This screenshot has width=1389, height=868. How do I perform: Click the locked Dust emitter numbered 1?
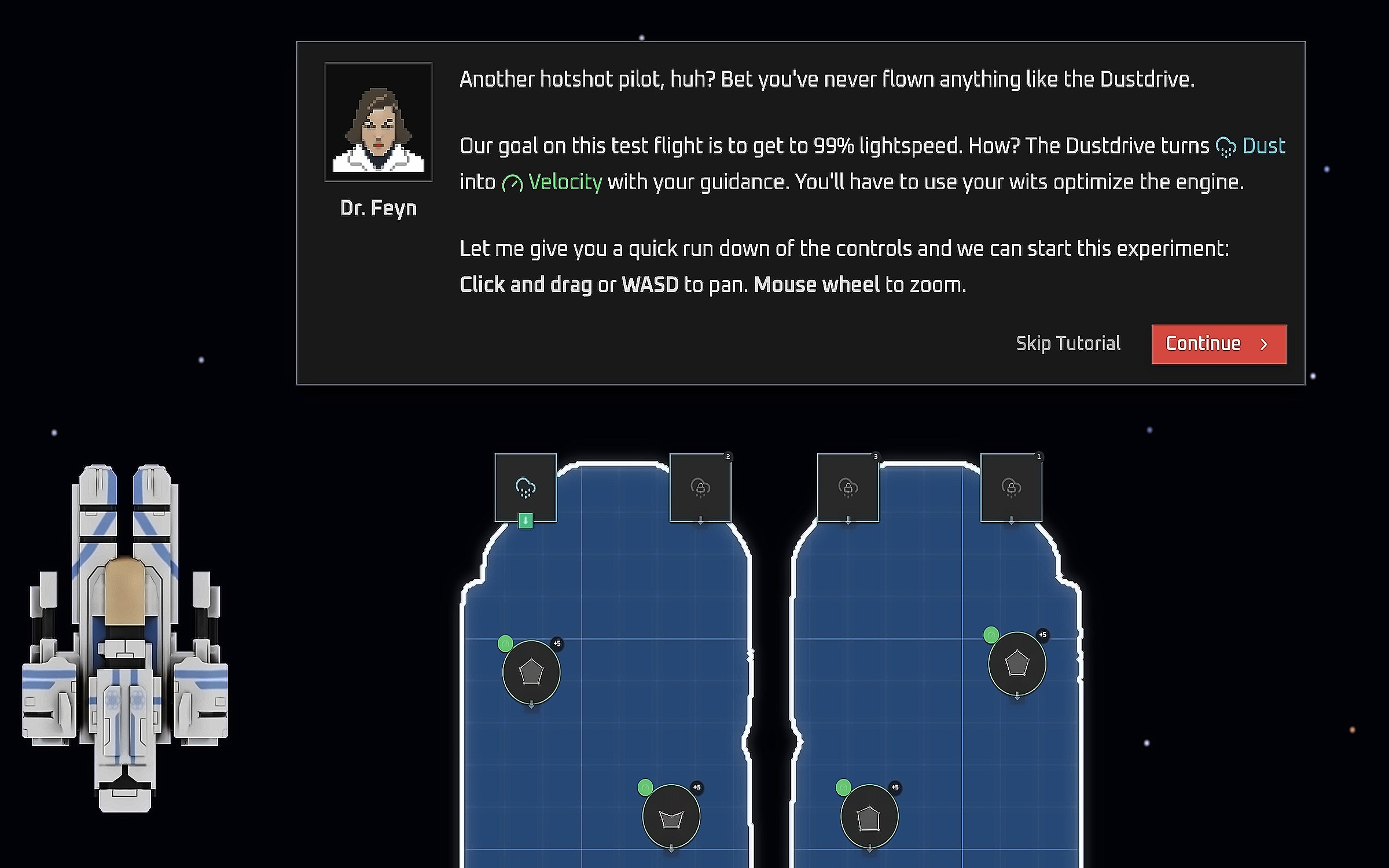1011,487
